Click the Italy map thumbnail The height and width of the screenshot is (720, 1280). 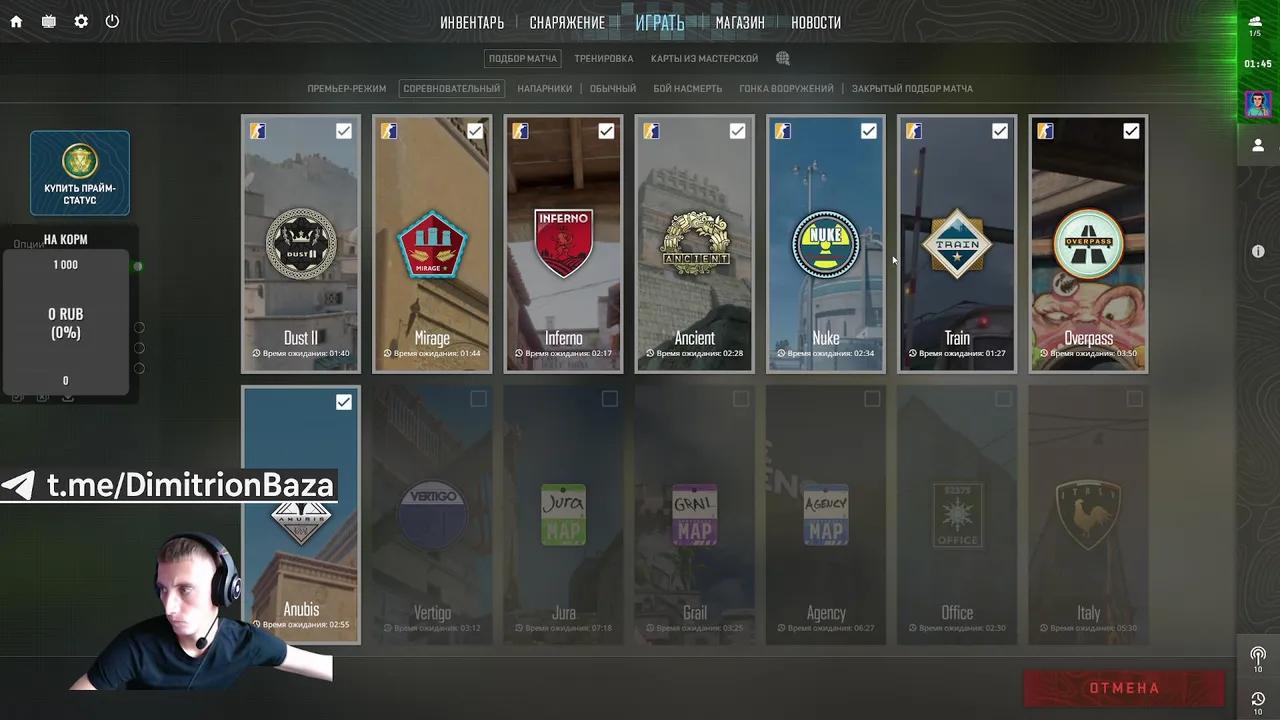[x=1088, y=515]
